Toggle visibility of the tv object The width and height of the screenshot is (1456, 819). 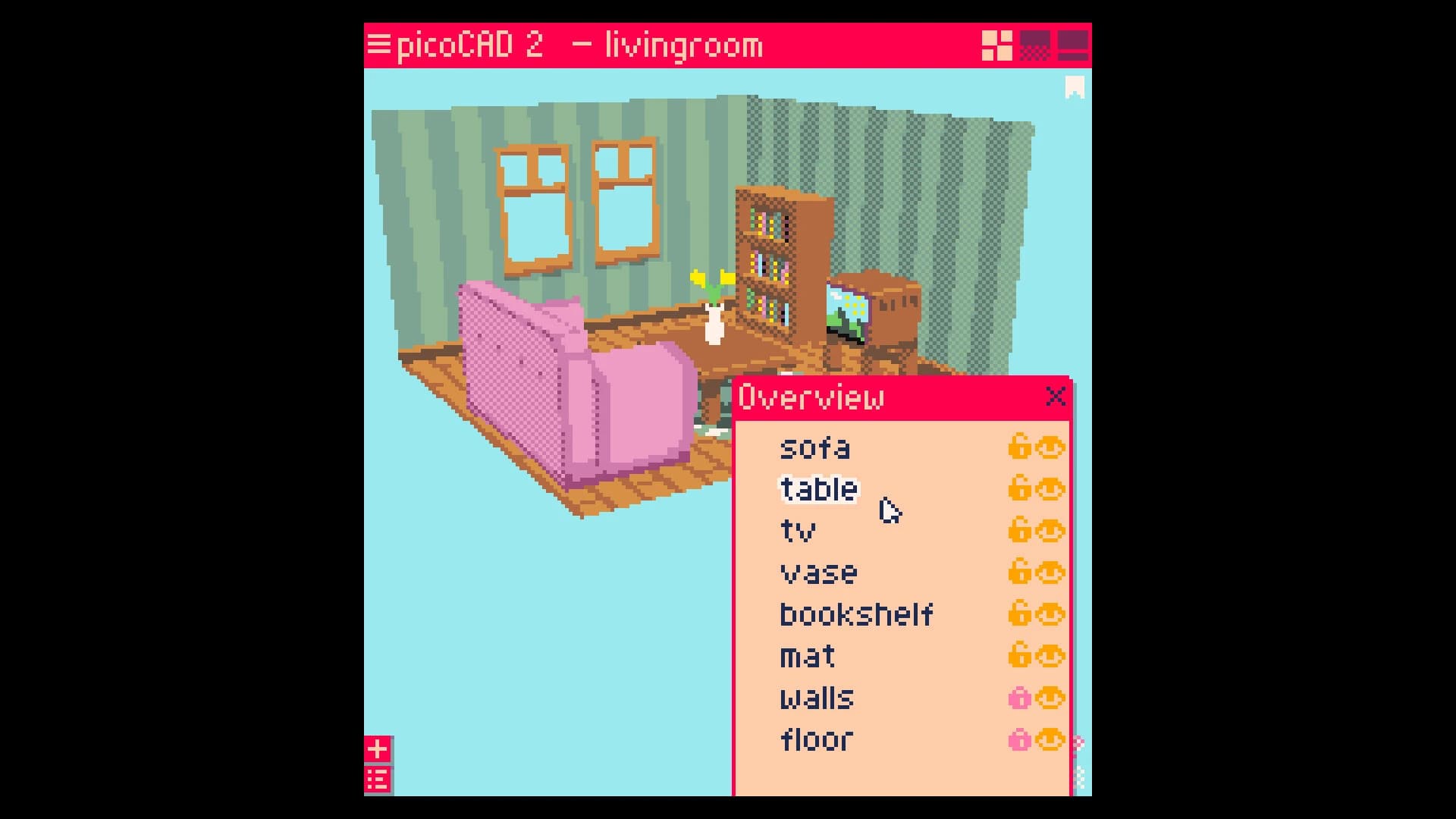click(x=1052, y=531)
